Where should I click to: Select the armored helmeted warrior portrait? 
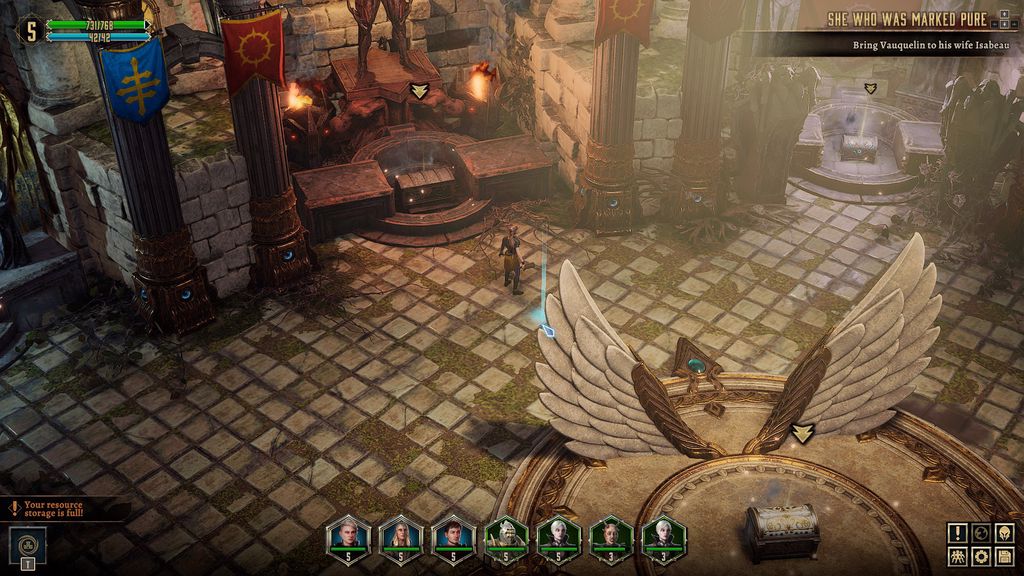pyautogui.click(x=505, y=537)
